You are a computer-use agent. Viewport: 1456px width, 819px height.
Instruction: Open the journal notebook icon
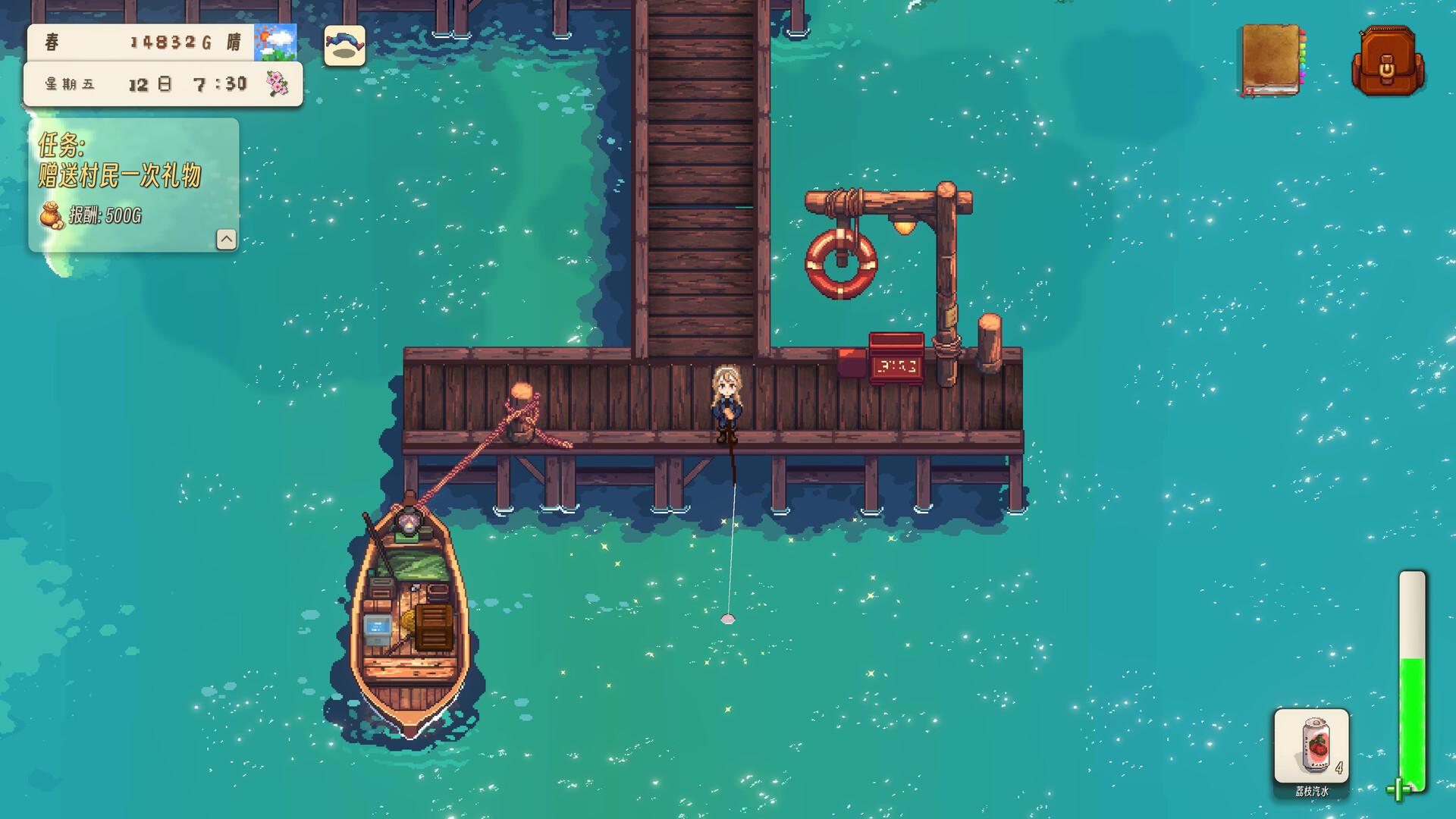(x=1269, y=61)
